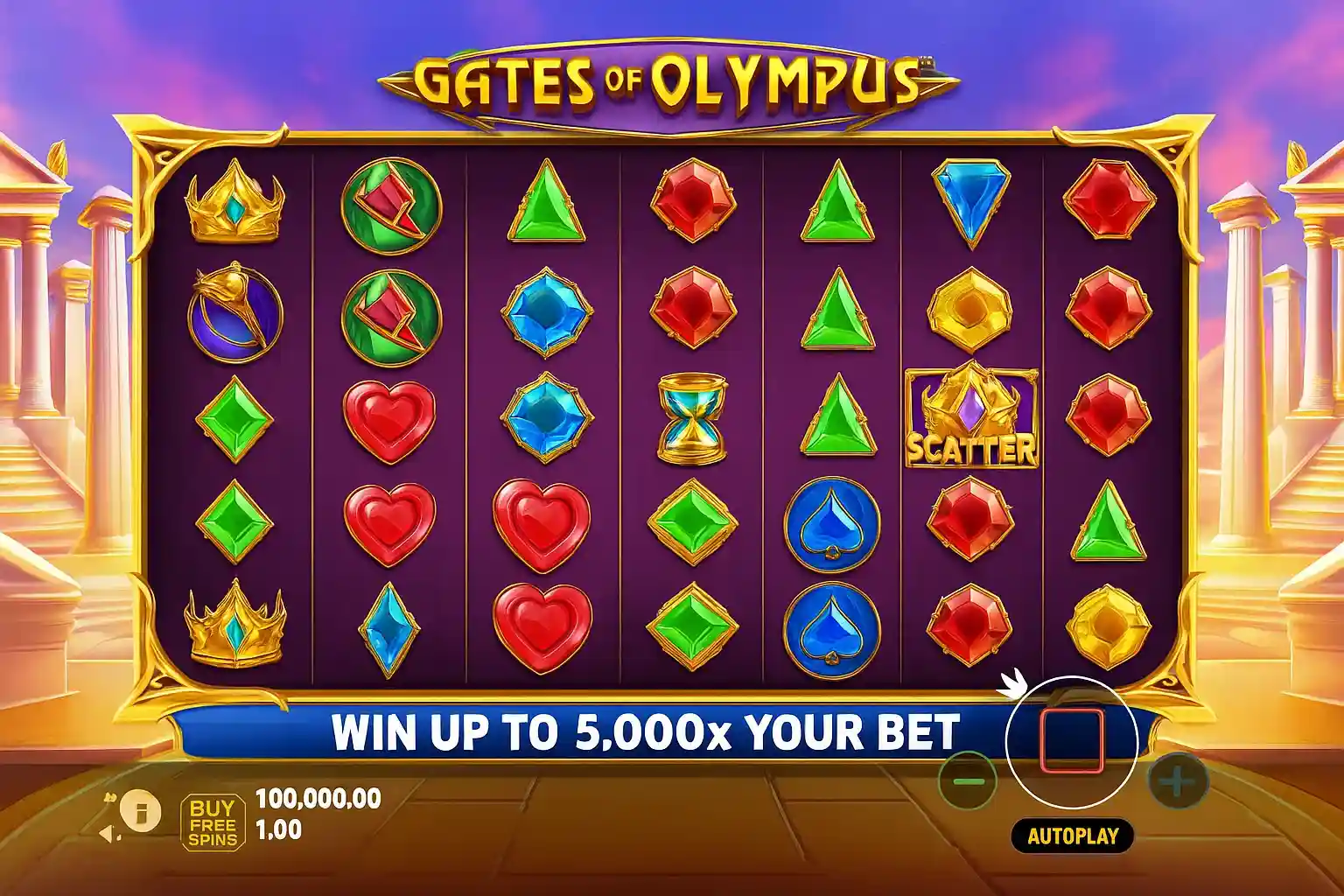1344x896 pixels.
Task: Click the bet amount showing 1.00
Action: [x=277, y=828]
